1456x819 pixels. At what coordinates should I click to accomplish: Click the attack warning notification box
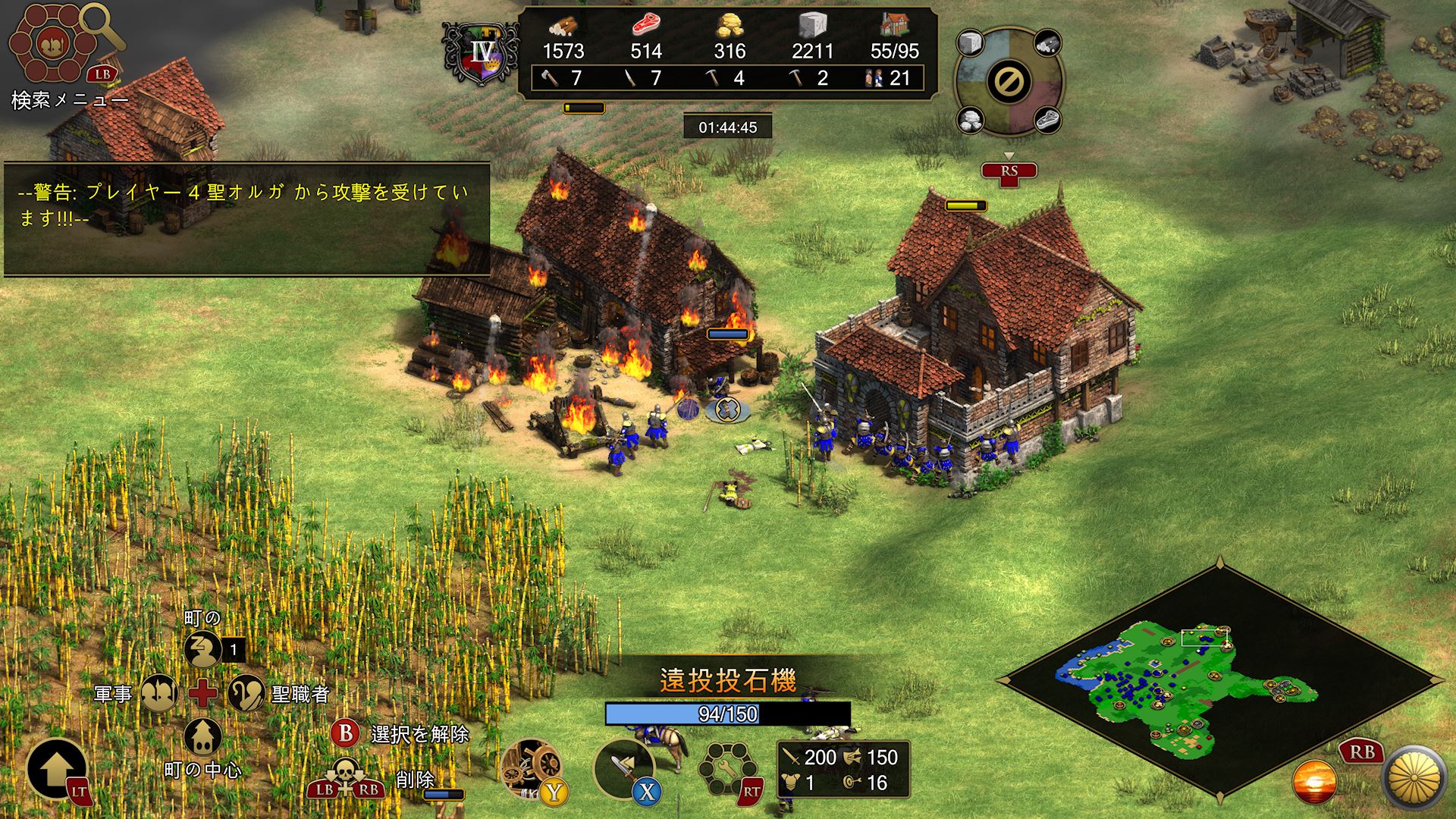(246, 219)
